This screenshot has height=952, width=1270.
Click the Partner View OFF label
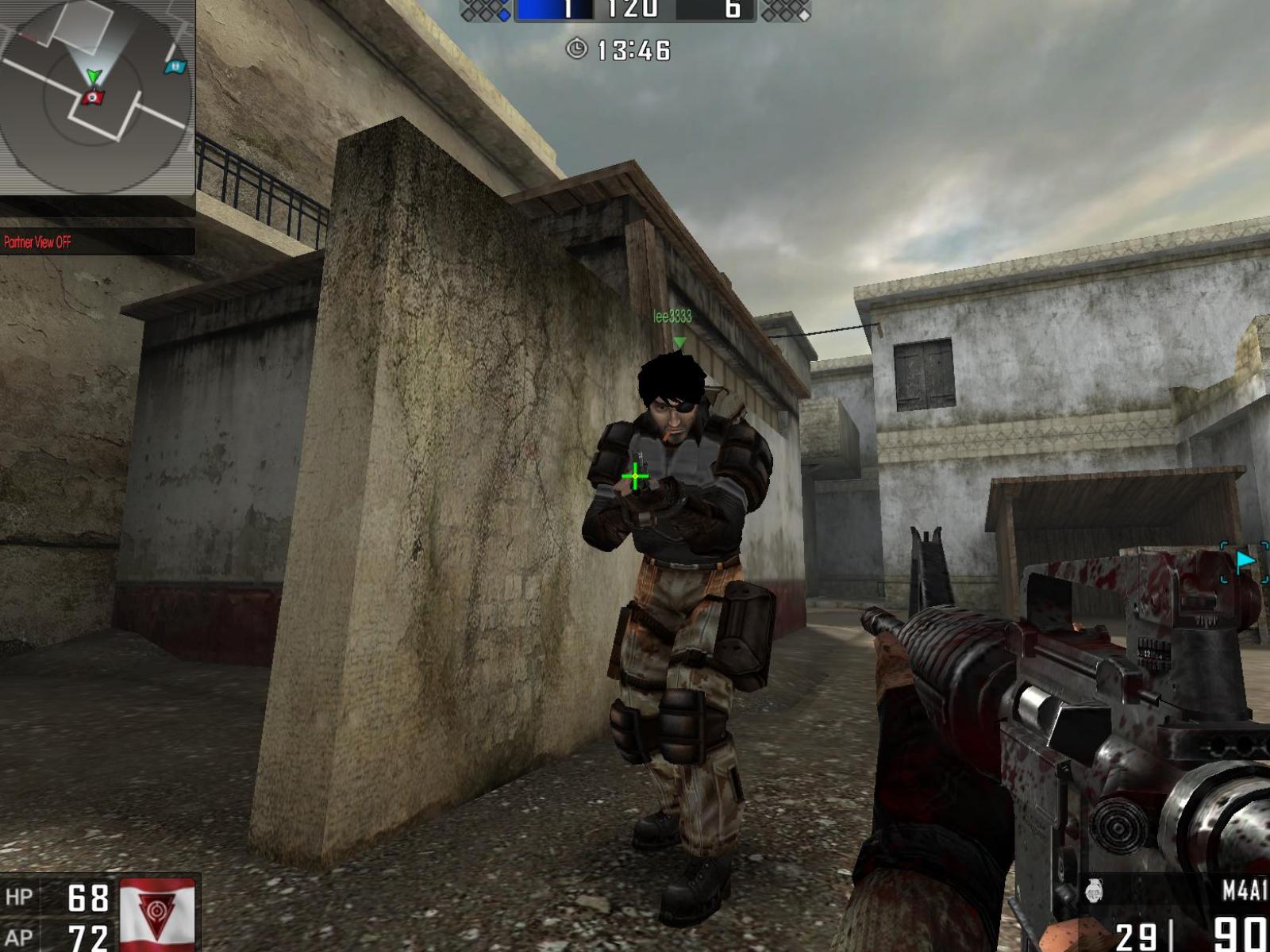point(37,241)
